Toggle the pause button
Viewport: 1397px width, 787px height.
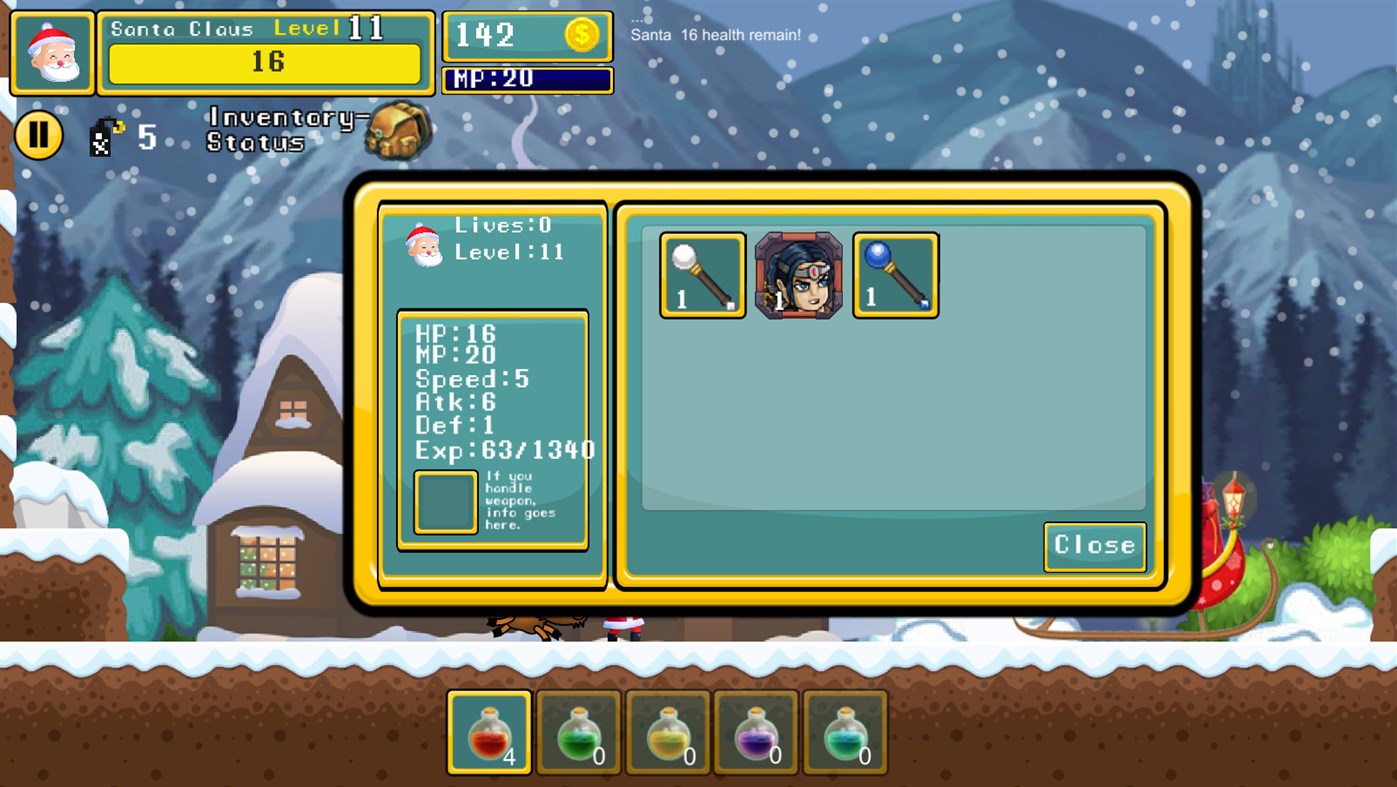coord(39,133)
